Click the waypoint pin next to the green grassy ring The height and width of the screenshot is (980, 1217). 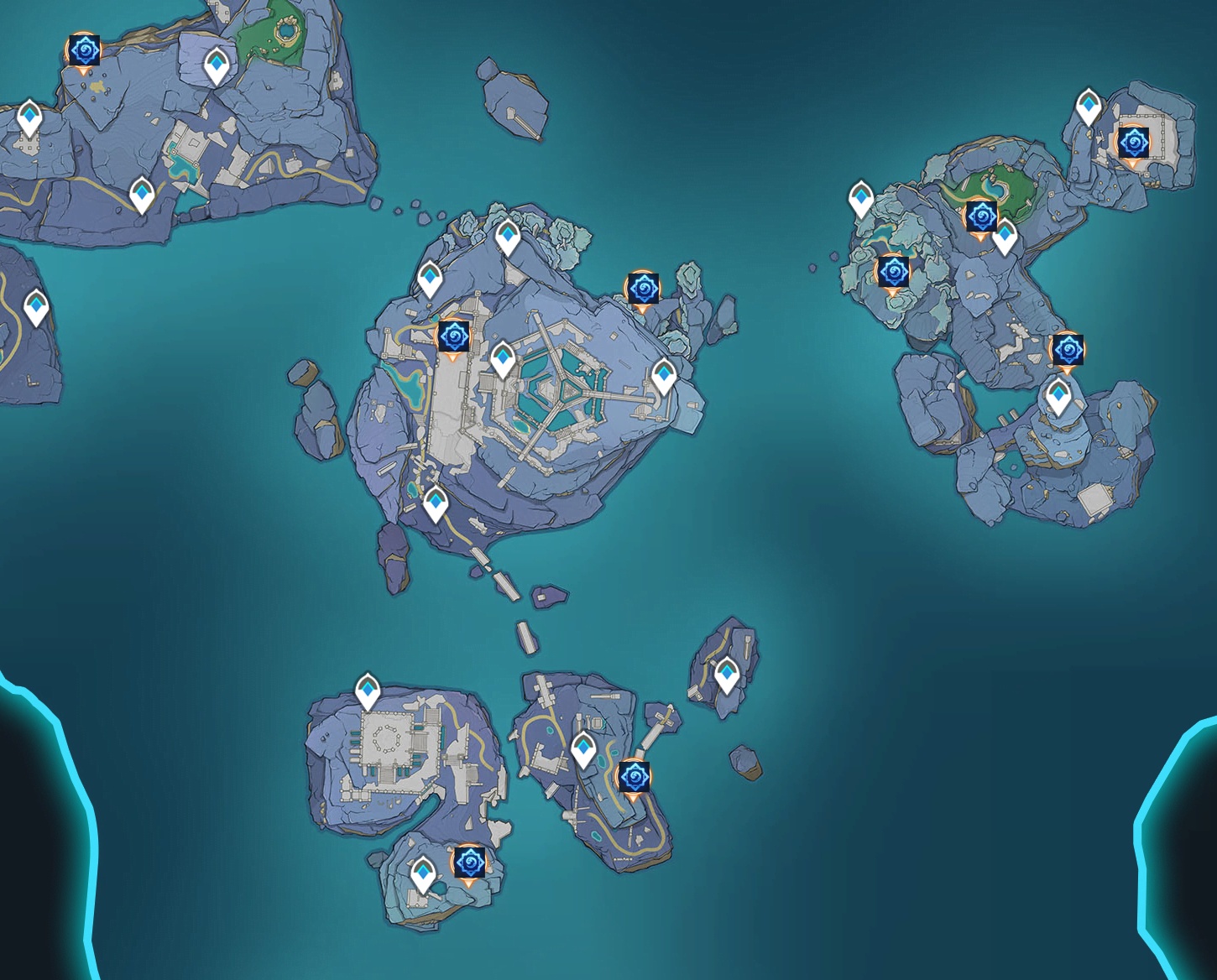coord(217,65)
